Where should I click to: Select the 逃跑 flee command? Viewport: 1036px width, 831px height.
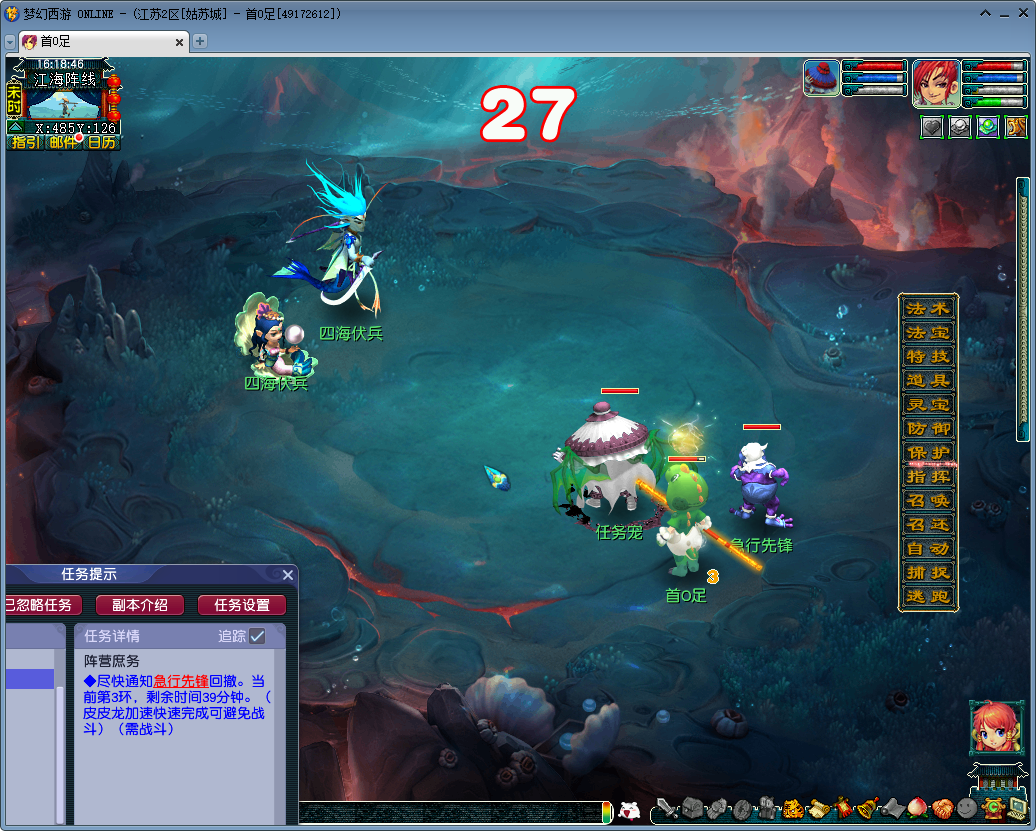928,597
